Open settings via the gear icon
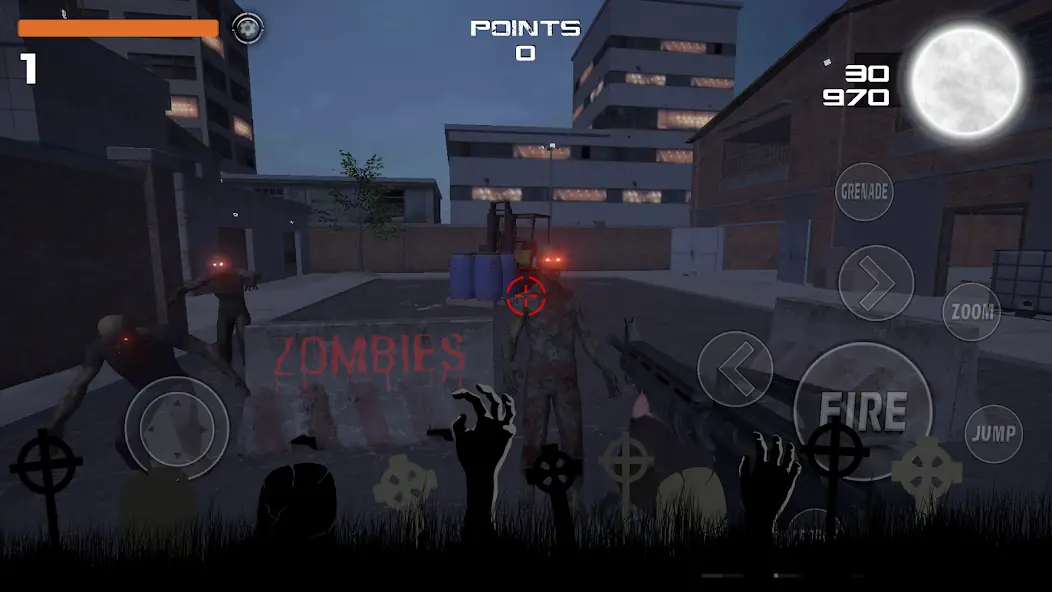 coord(247,27)
